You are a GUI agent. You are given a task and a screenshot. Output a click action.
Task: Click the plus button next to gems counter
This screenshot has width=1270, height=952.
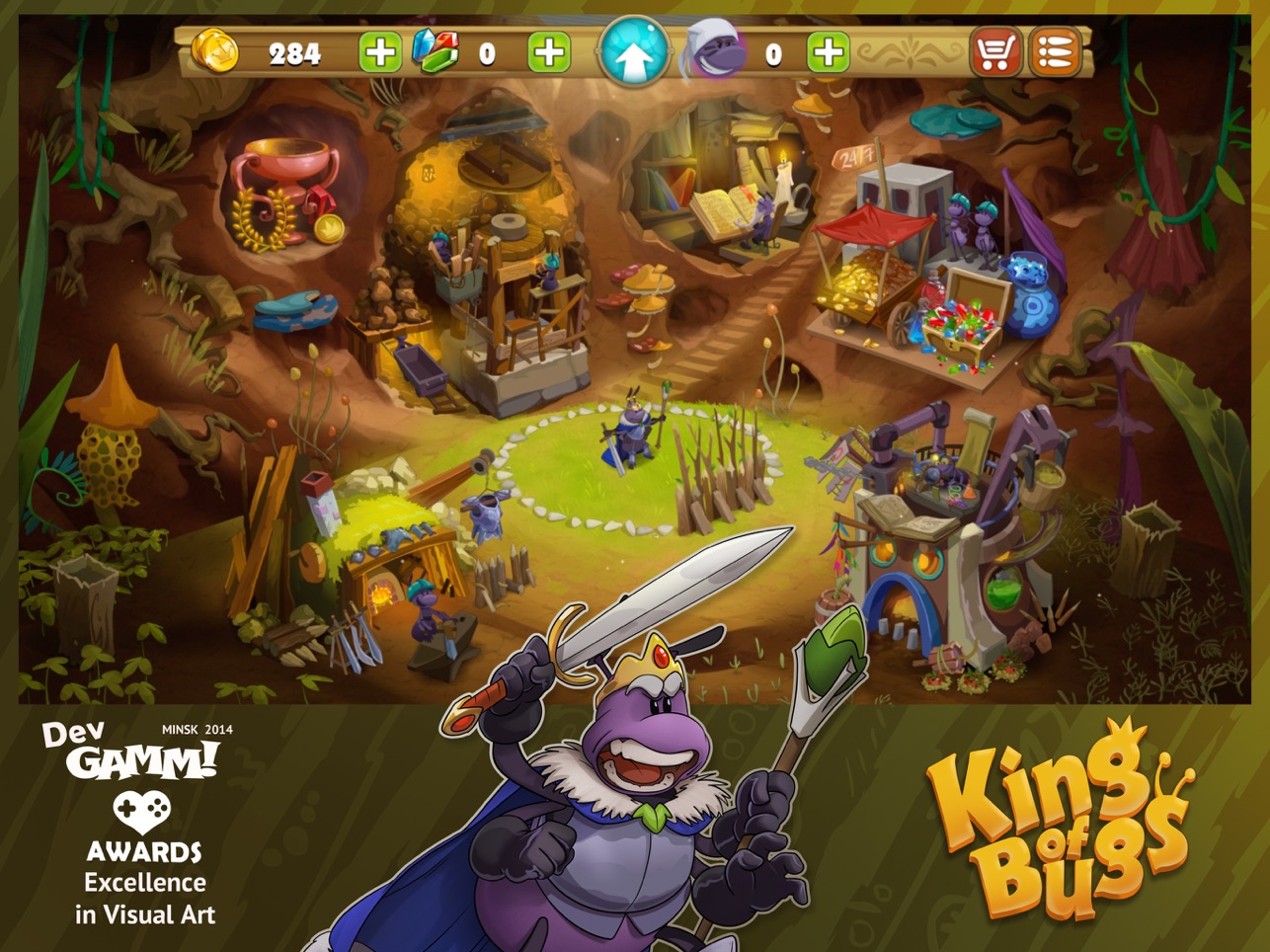click(x=551, y=49)
